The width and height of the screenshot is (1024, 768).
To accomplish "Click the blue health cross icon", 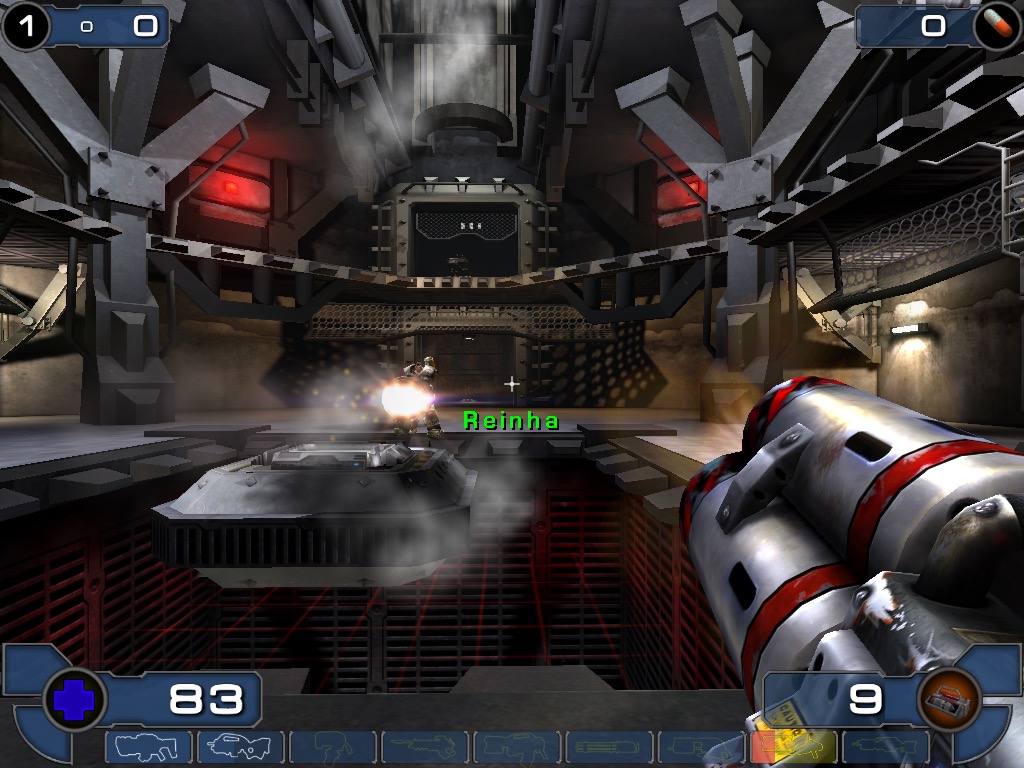I will [x=73, y=700].
